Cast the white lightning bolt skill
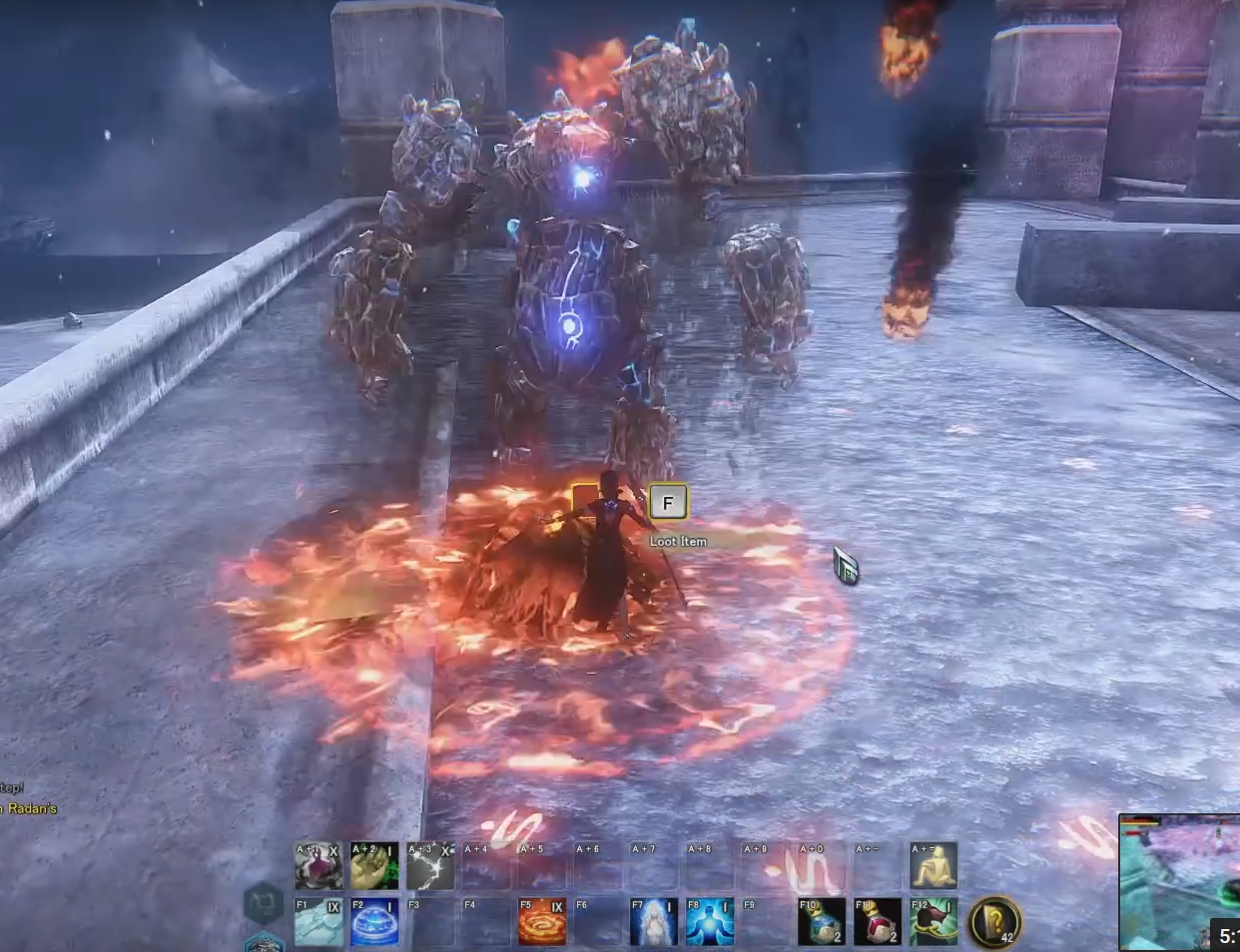The image size is (1240, 952). pyautogui.click(x=430, y=865)
